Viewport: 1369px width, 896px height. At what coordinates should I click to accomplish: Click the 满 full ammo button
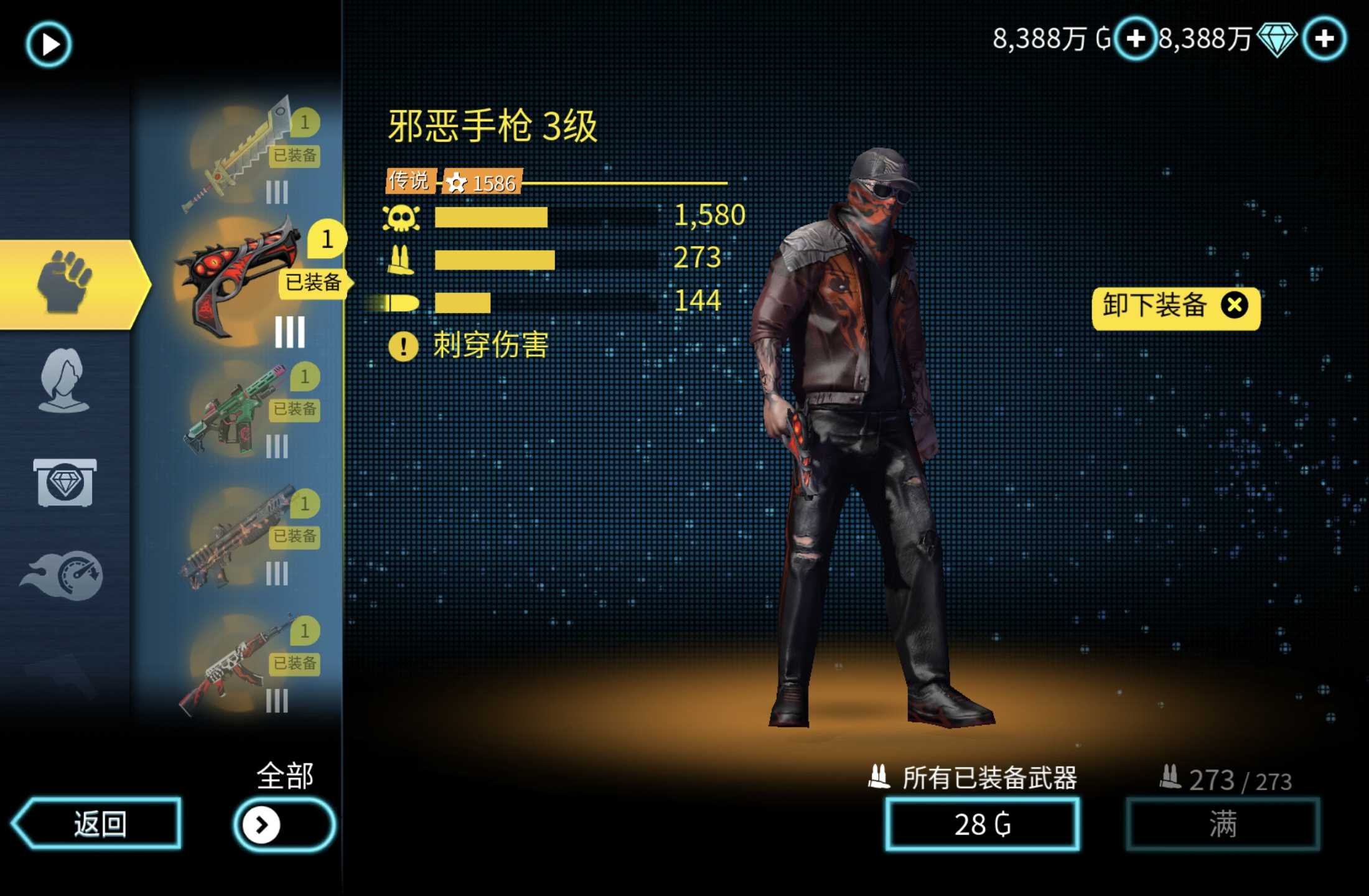tap(1222, 824)
